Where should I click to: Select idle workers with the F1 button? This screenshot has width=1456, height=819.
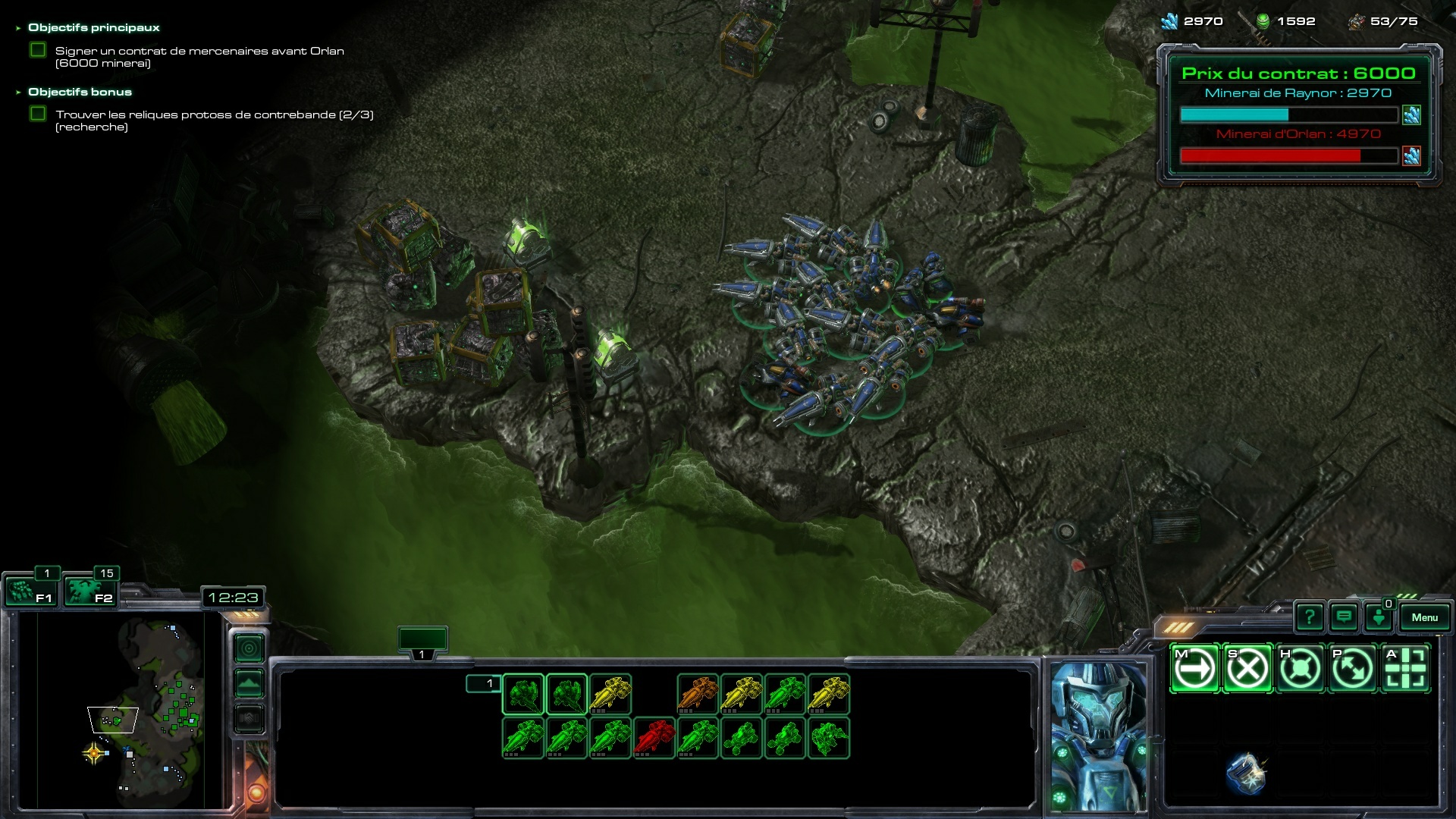[32, 591]
